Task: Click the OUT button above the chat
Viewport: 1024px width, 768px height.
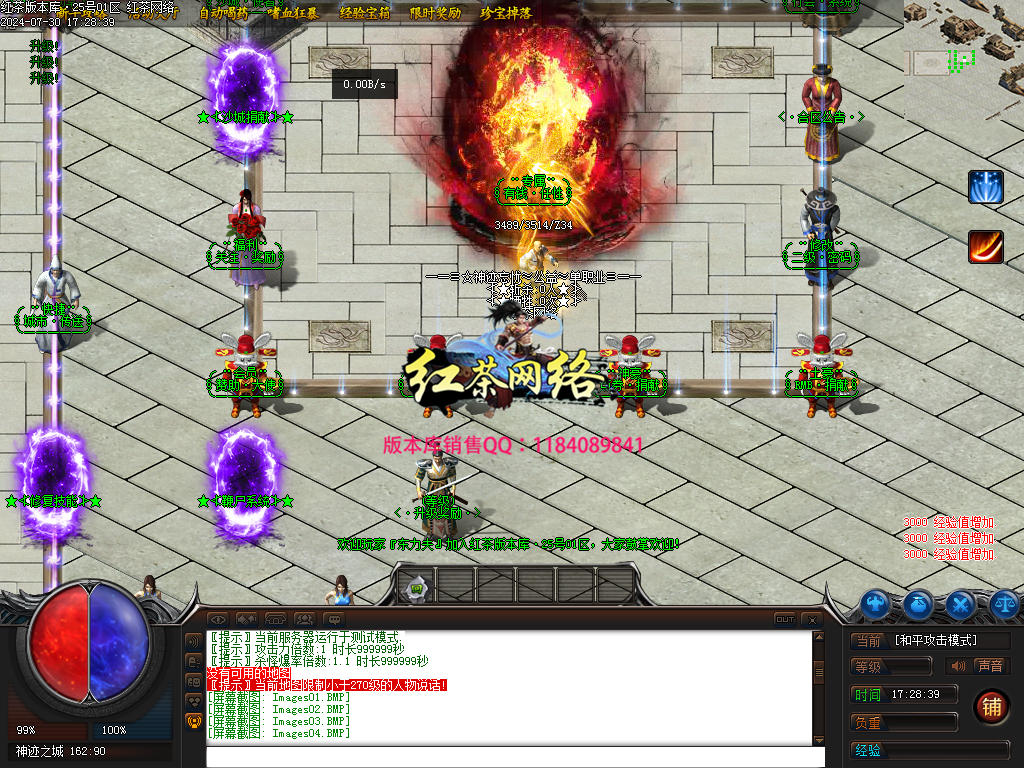Action: (785, 620)
